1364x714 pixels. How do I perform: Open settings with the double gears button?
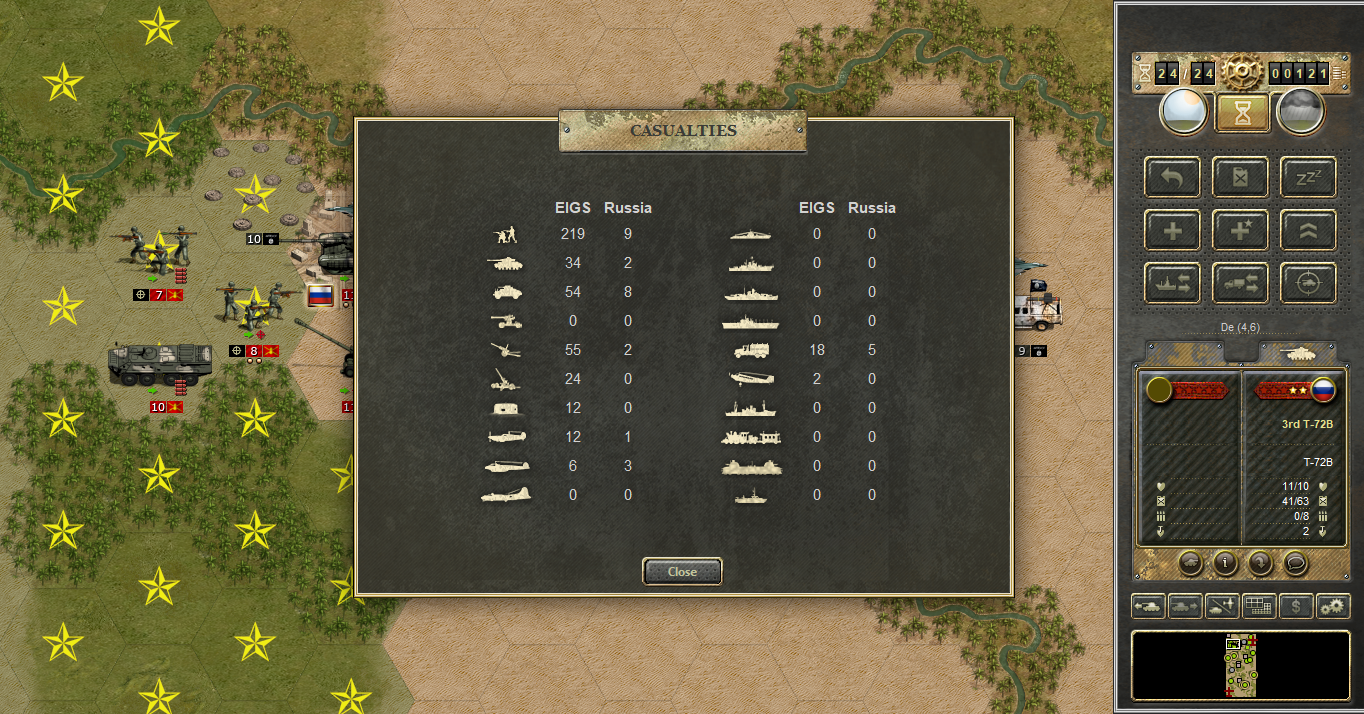(x=1333, y=606)
